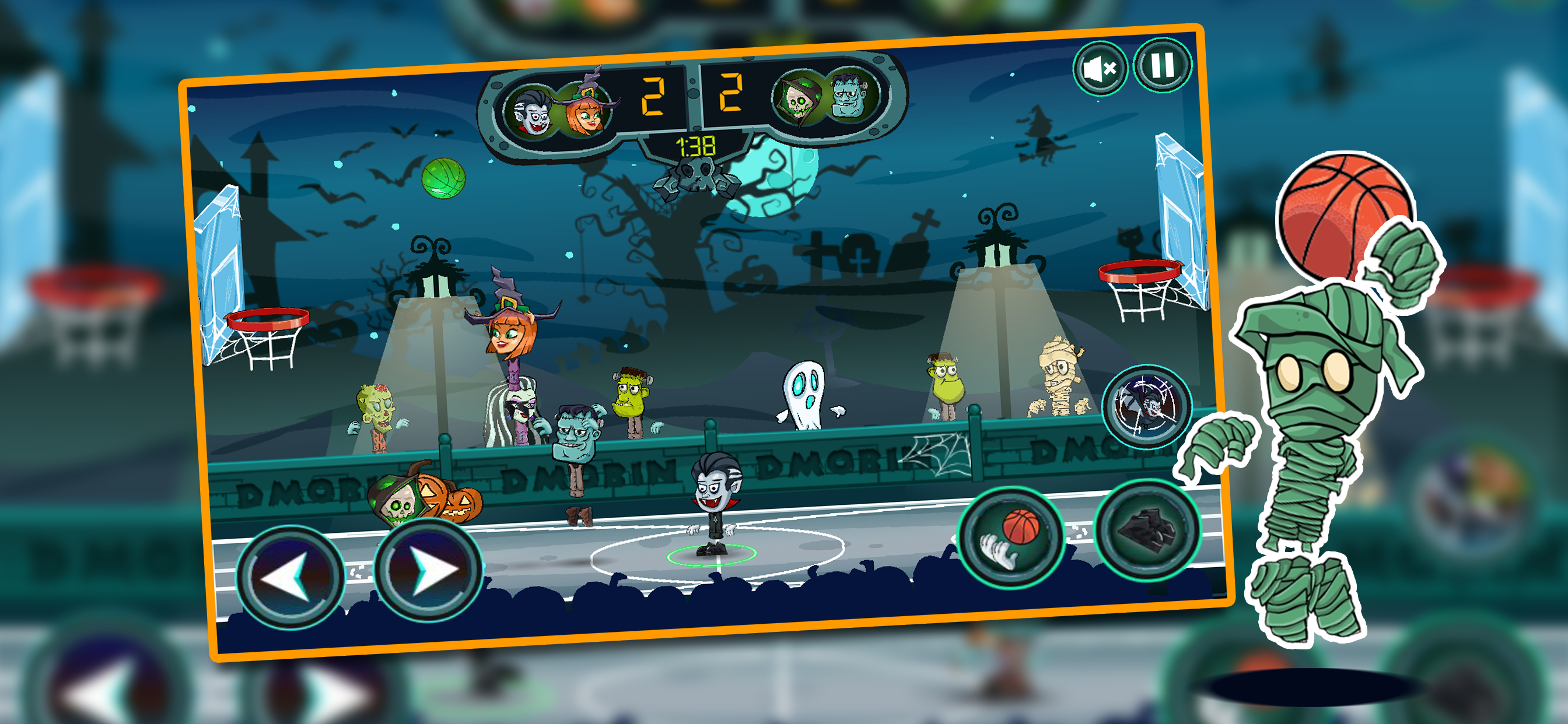Shoot with the basketball hand button
Image resolution: width=1568 pixels, height=724 pixels.
point(1011,537)
